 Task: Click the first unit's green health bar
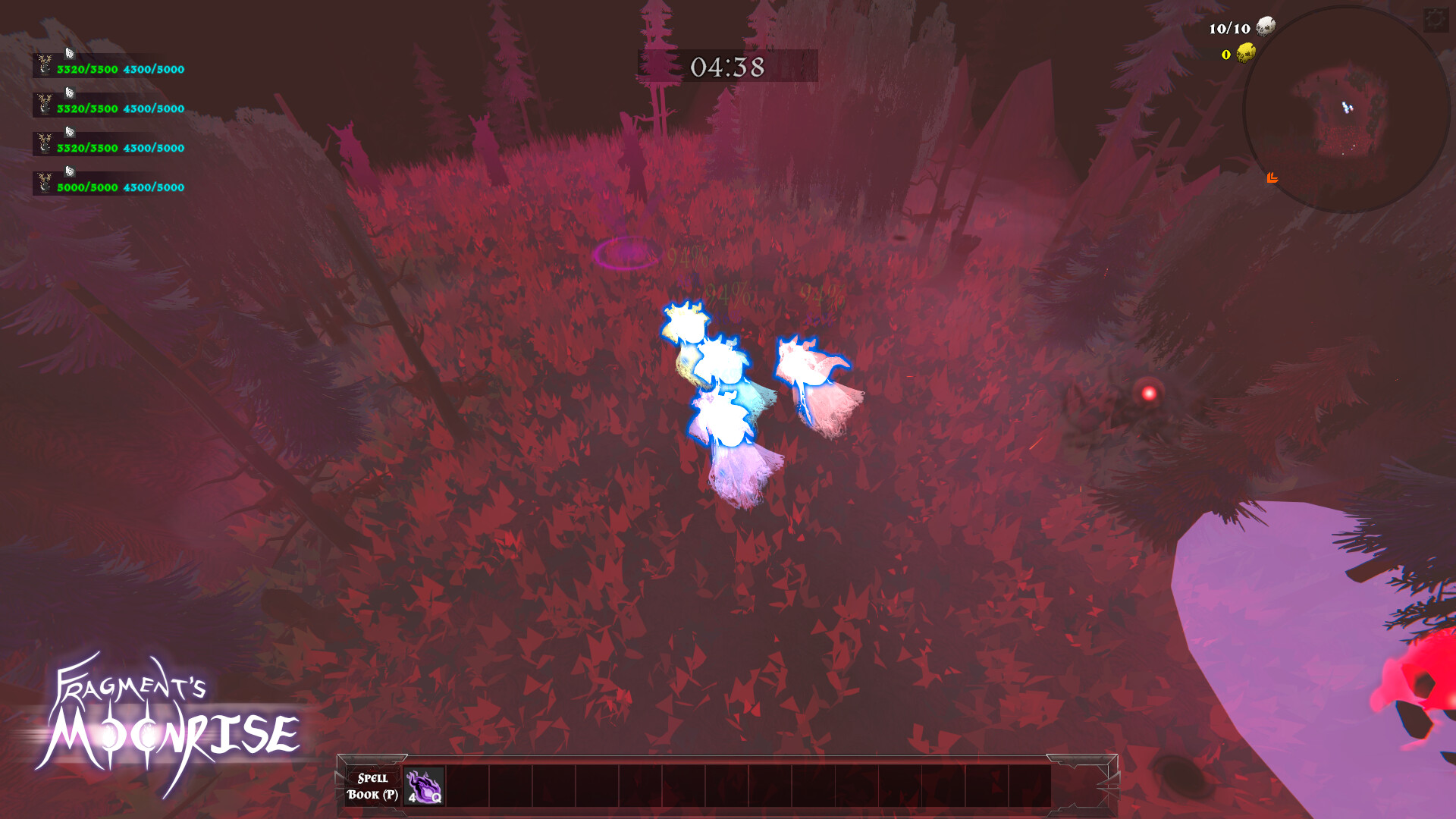[x=85, y=69]
